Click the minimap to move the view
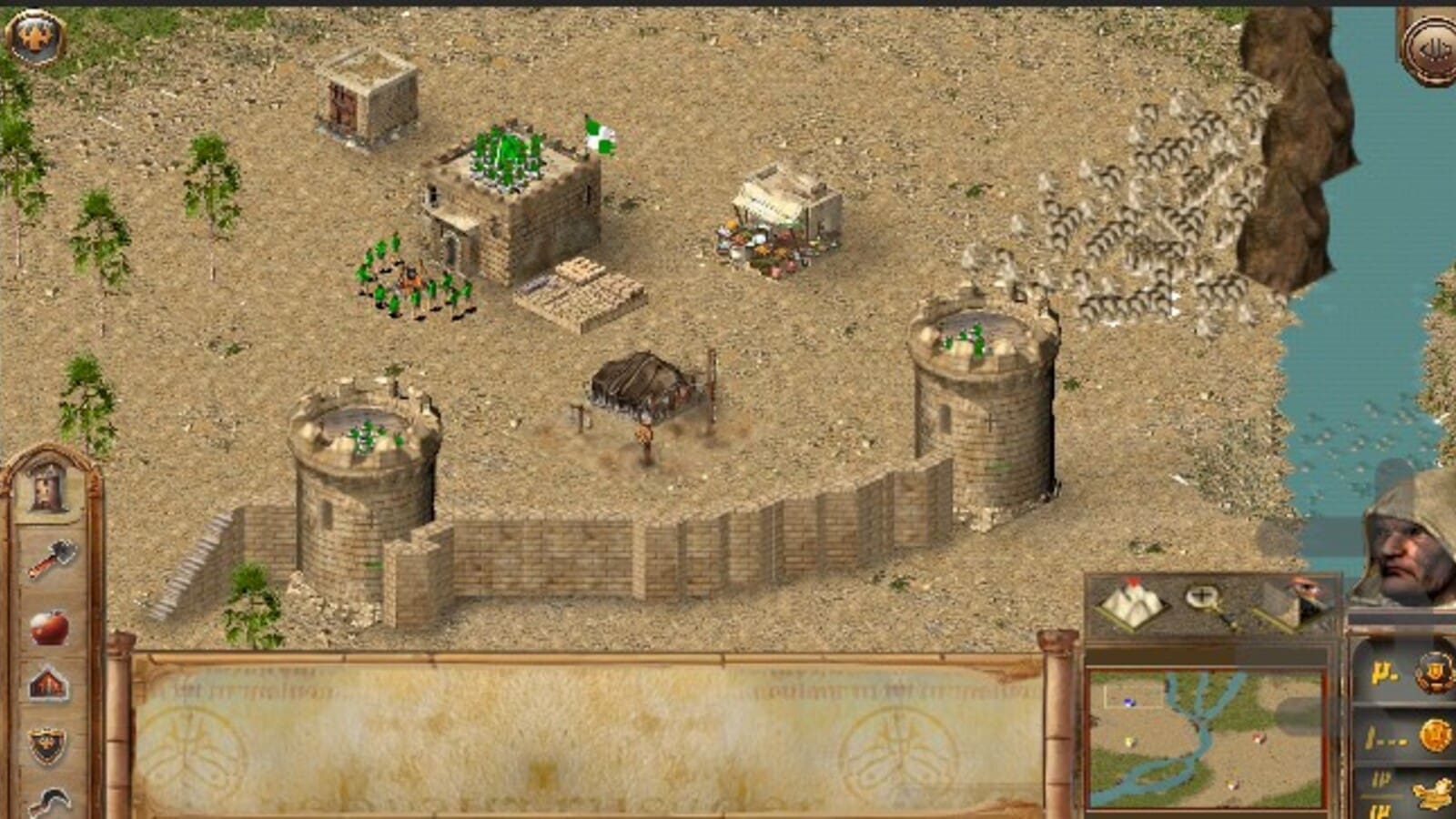Image resolution: width=1456 pixels, height=819 pixels. pos(1206,739)
